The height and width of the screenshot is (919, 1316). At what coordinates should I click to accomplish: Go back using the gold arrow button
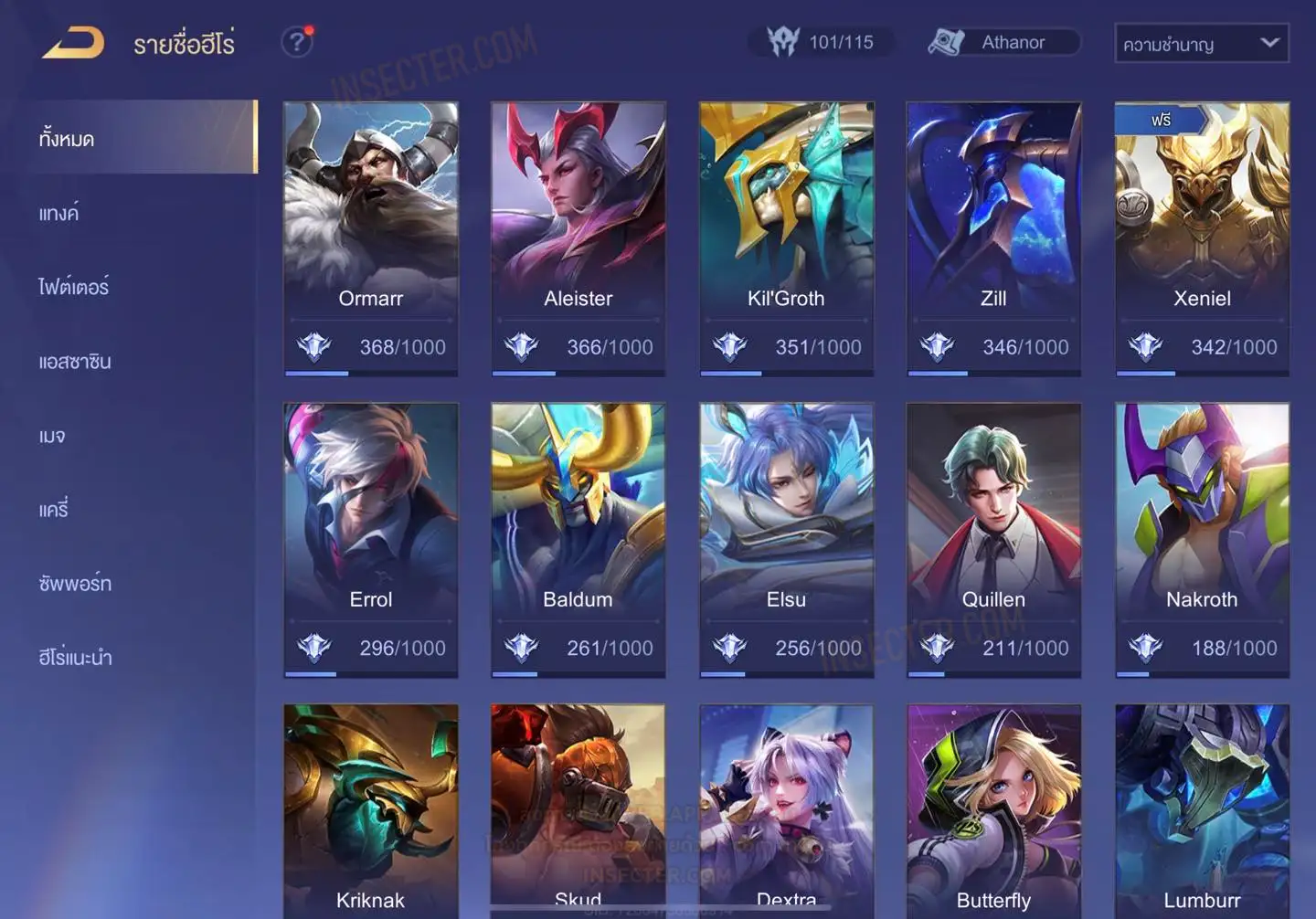[x=73, y=43]
